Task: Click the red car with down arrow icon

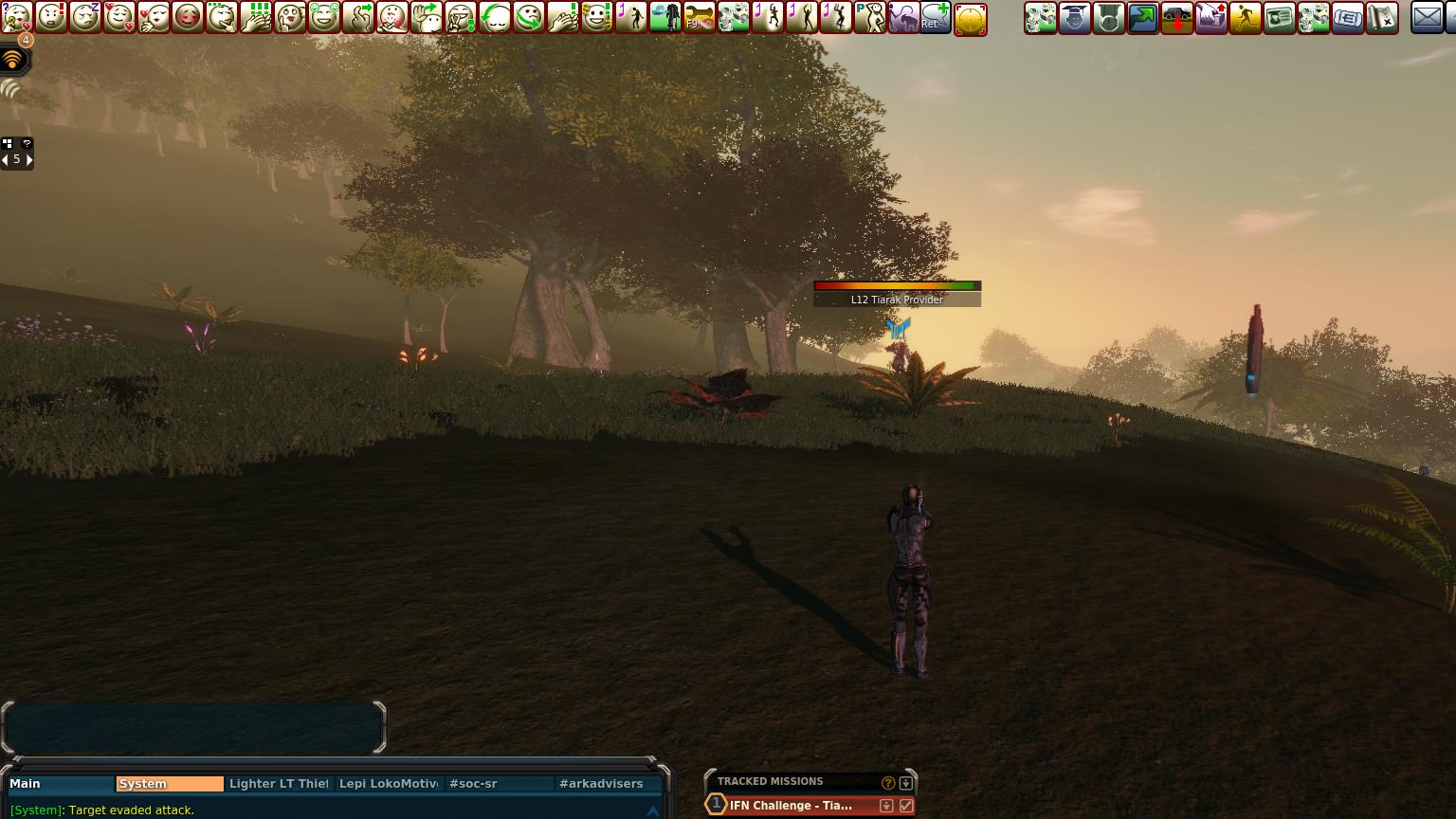Action: tap(1176, 17)
